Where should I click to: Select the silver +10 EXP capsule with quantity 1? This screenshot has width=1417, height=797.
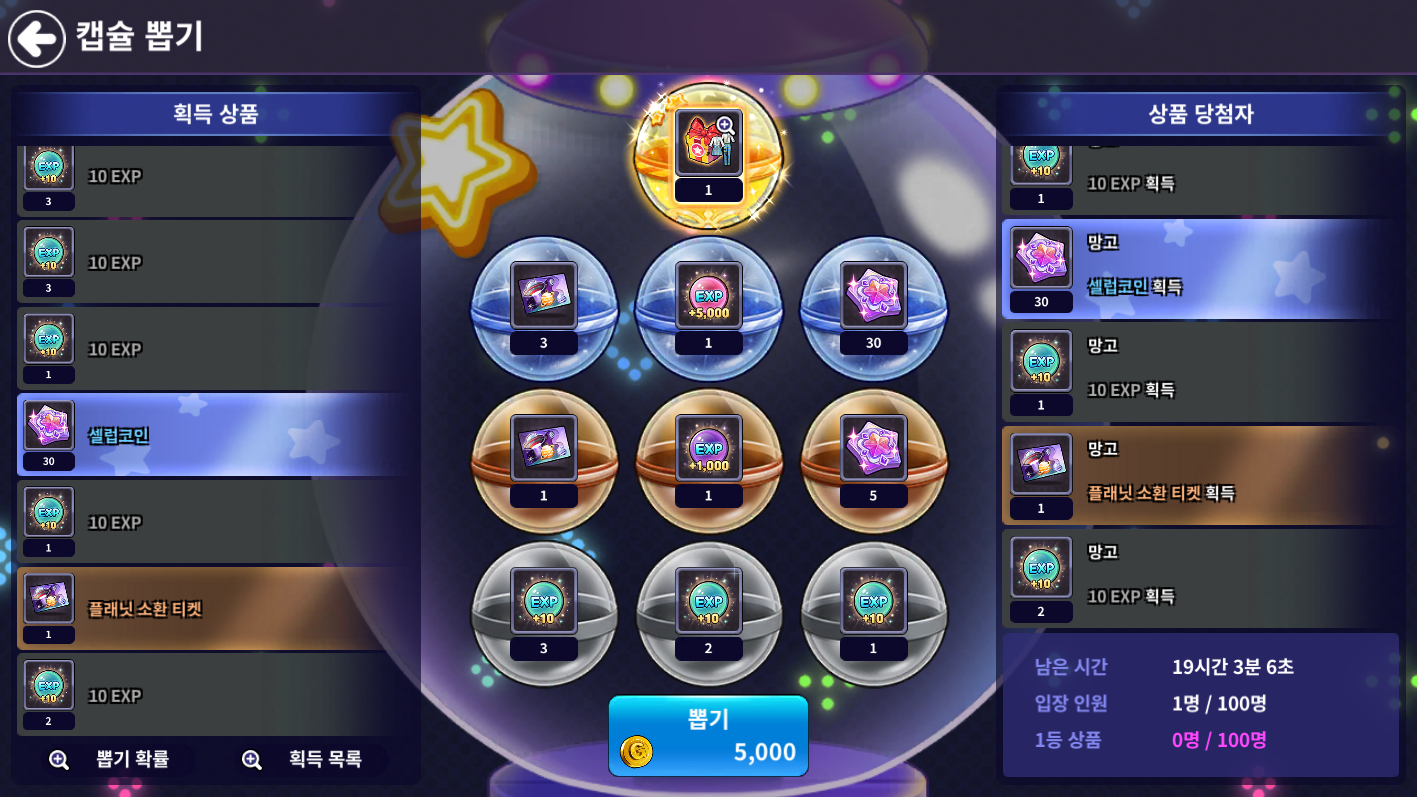pyautogui.click(x=874, y=612)
